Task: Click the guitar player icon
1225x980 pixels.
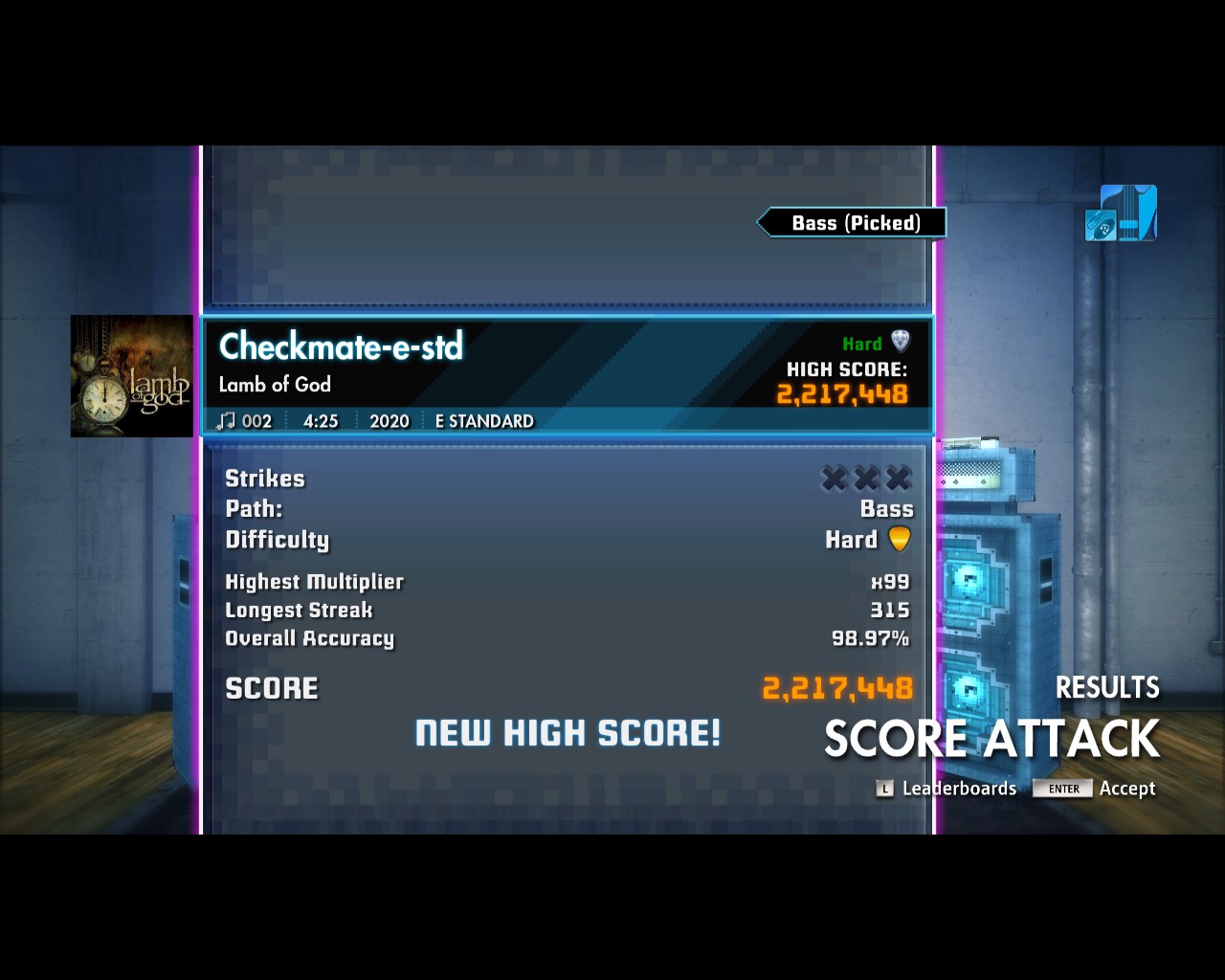Action: pos(1121,213)
